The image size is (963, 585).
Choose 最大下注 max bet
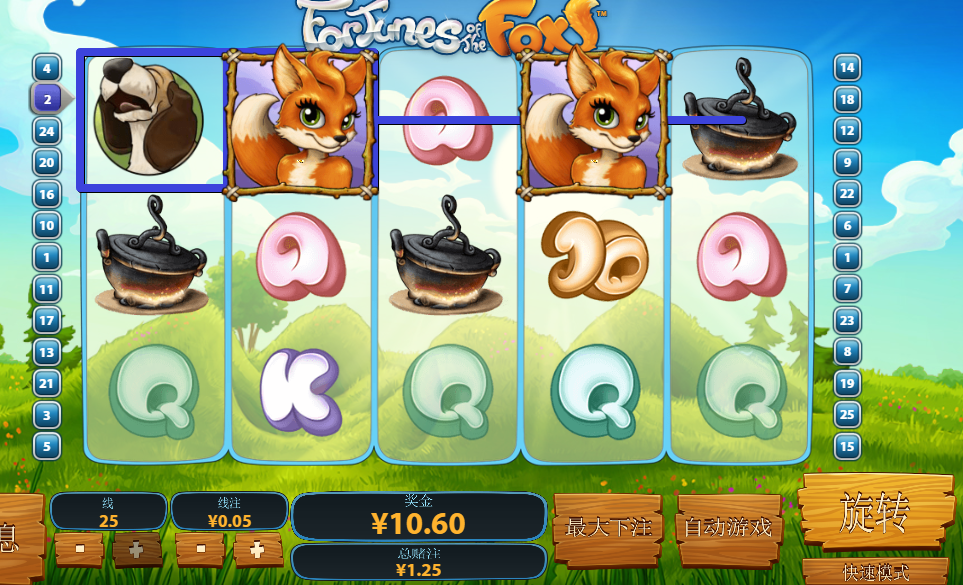click(607, 525)
